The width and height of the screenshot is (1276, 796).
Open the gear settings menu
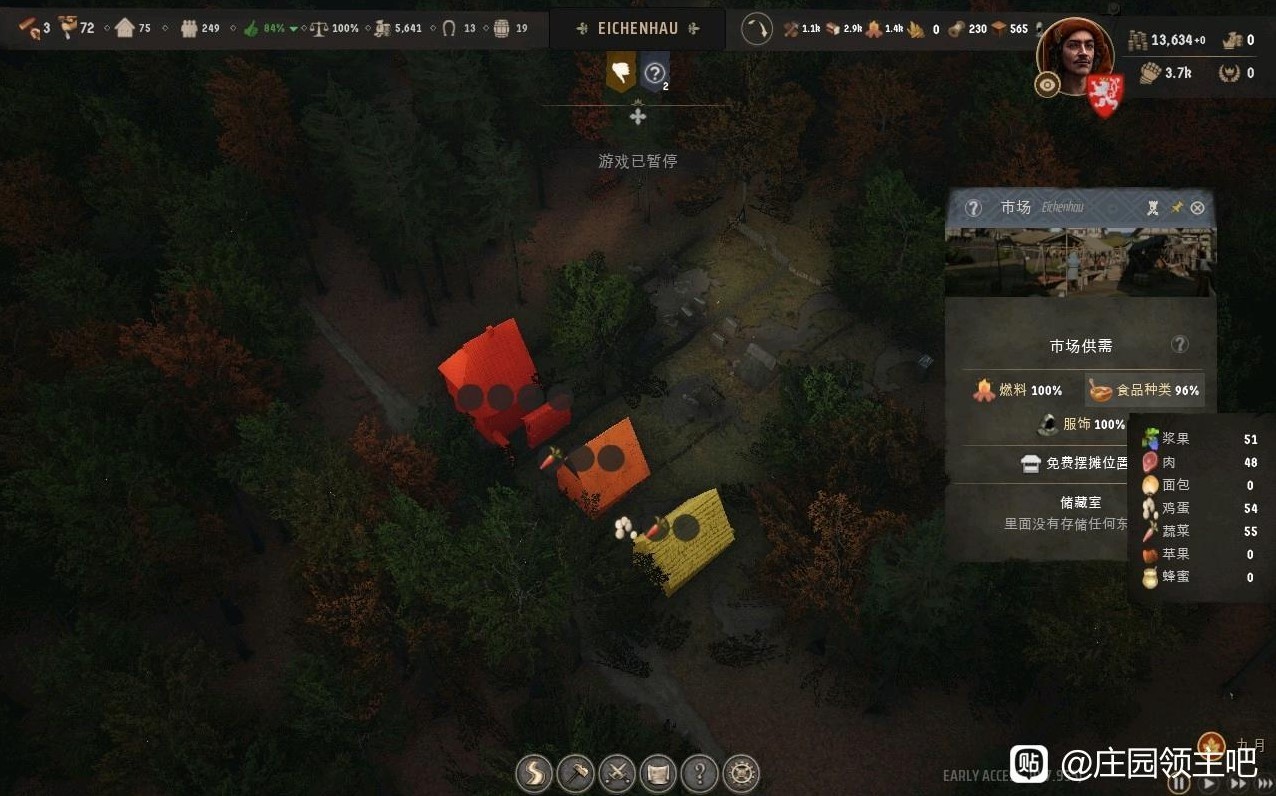click(741, 773)
